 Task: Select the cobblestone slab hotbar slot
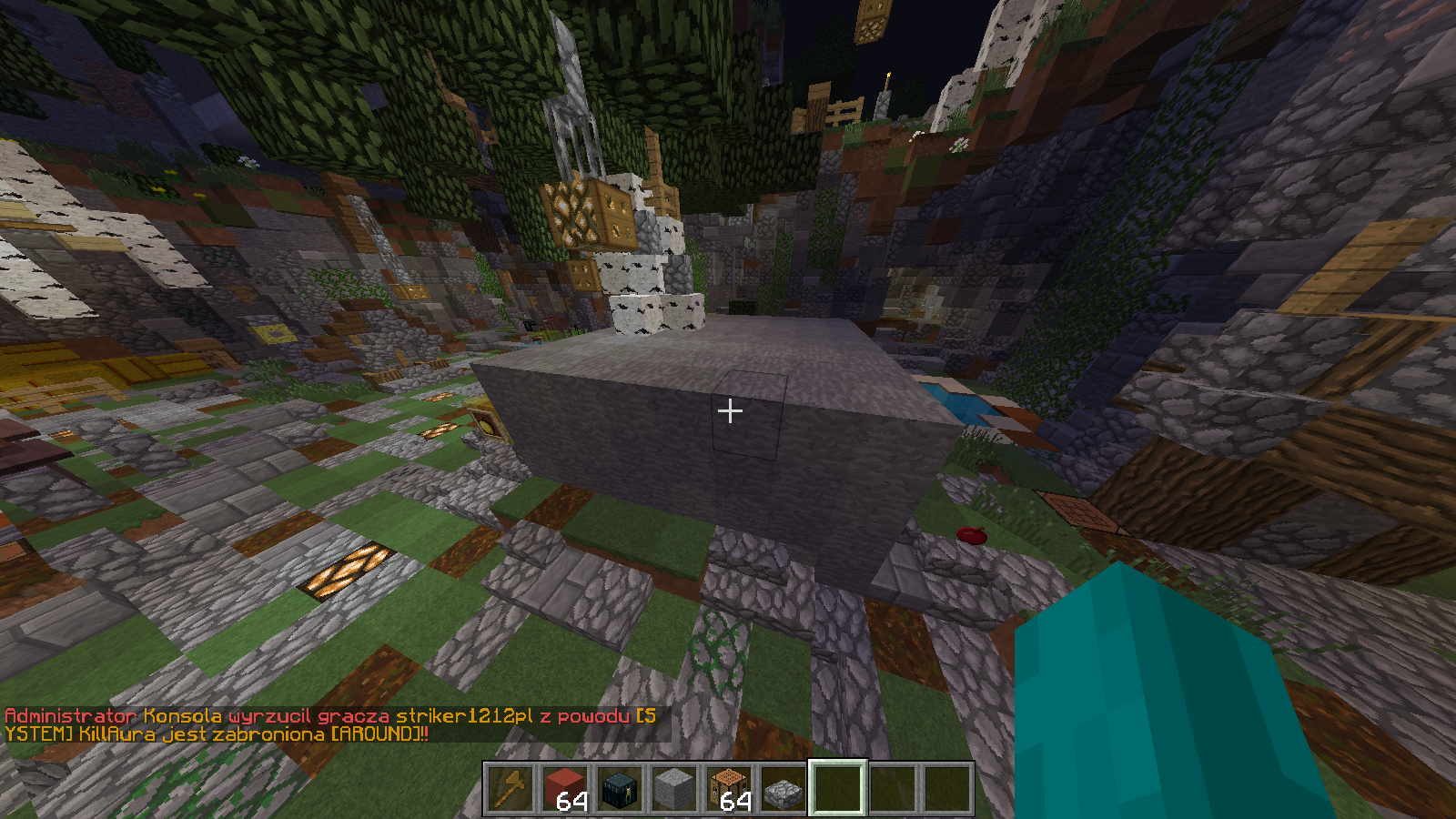tap(784, 788)
